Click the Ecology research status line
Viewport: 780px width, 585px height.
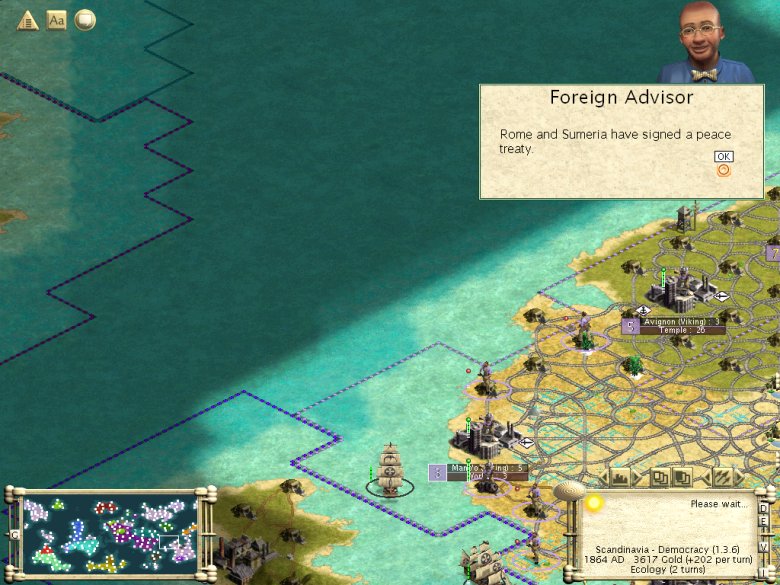669,568
